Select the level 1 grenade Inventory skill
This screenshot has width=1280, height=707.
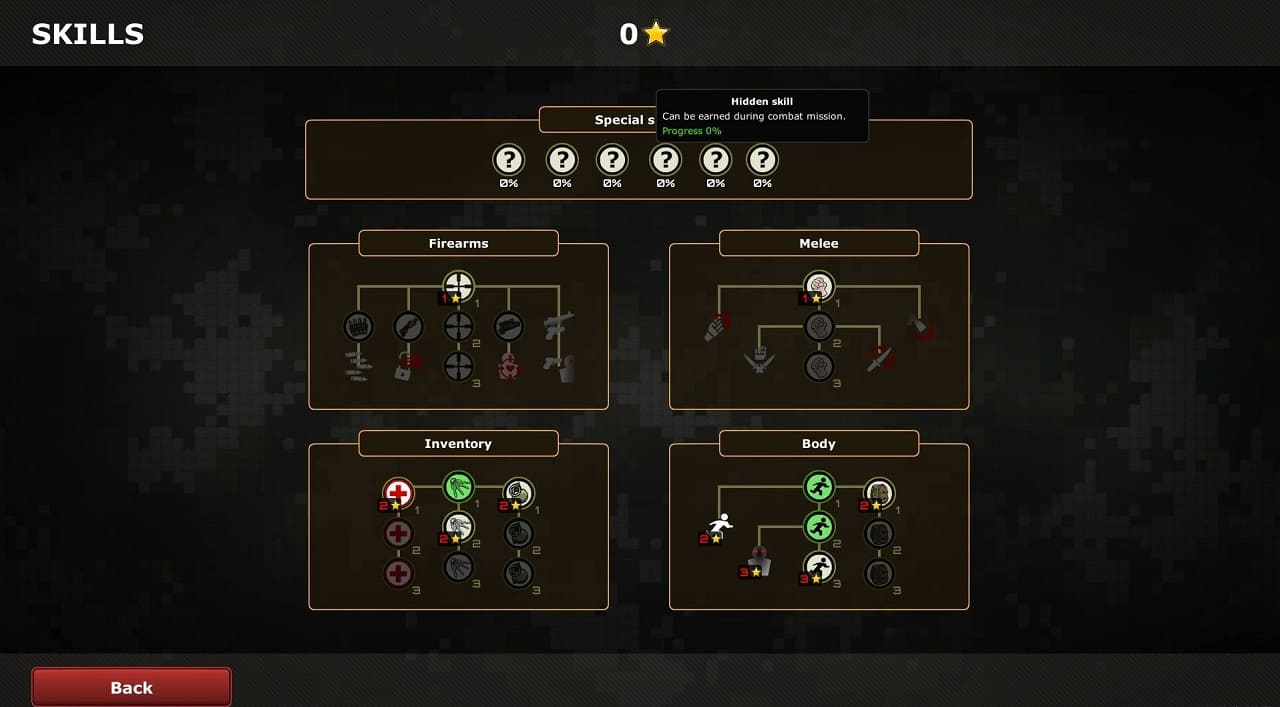click(x=518, y=492)
